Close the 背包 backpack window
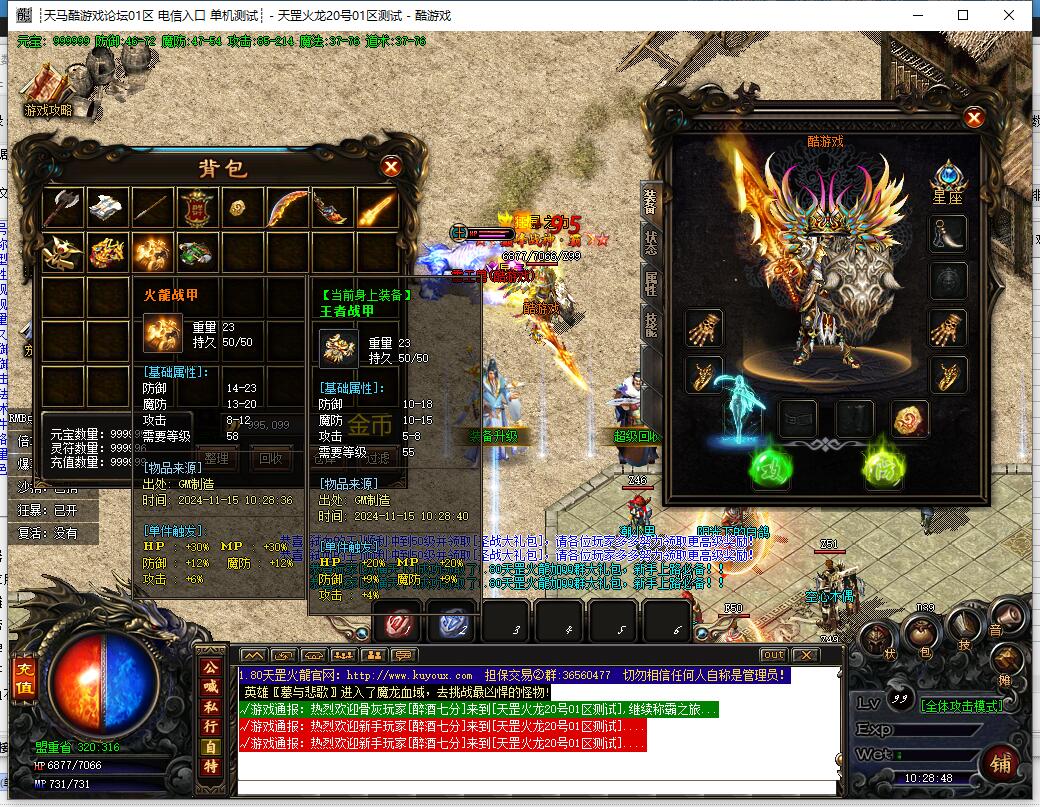This screenshot has width=1040, height=807. 392,167
